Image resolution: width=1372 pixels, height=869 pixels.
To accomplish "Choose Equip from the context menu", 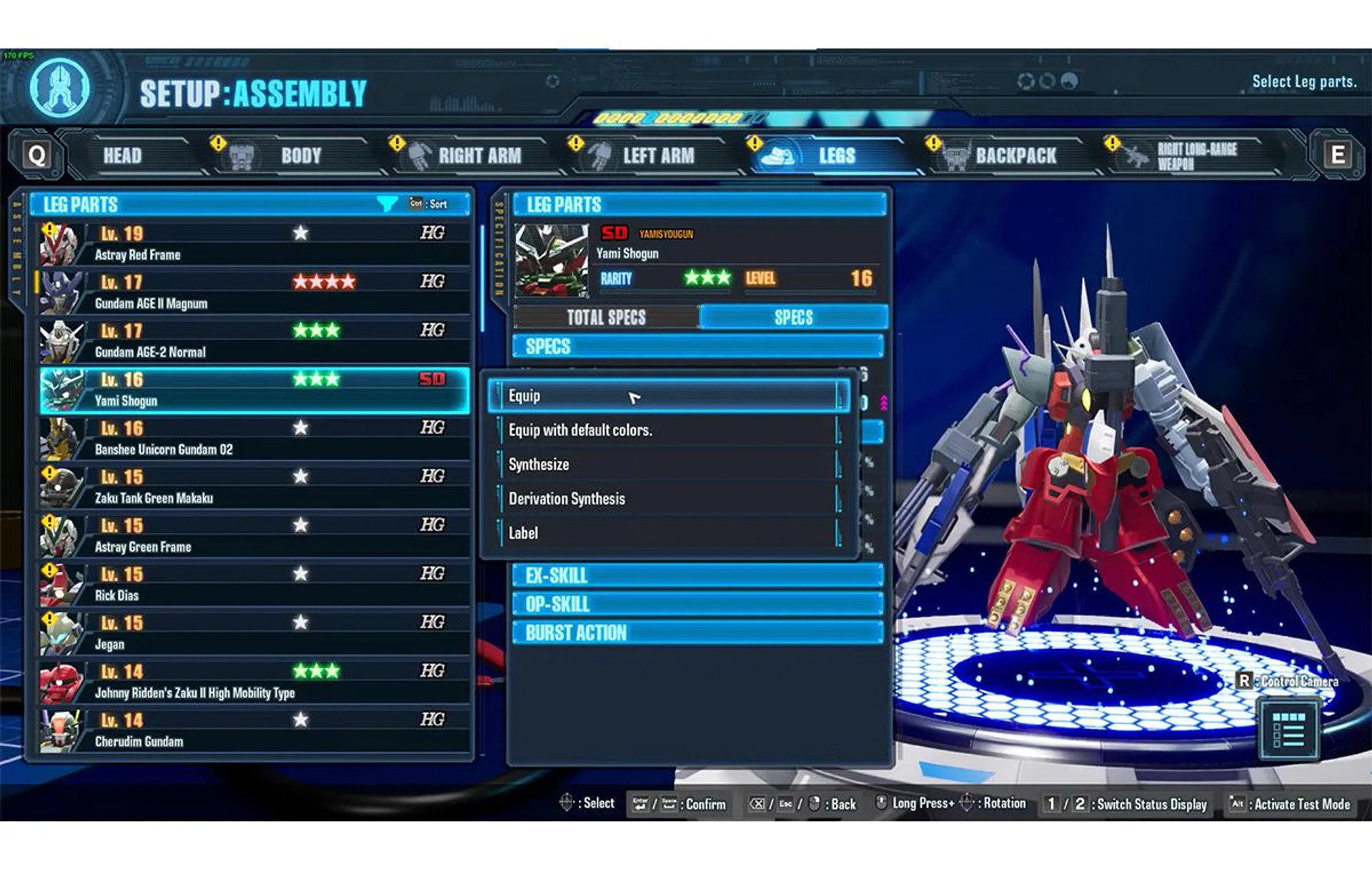I will 668,396.
